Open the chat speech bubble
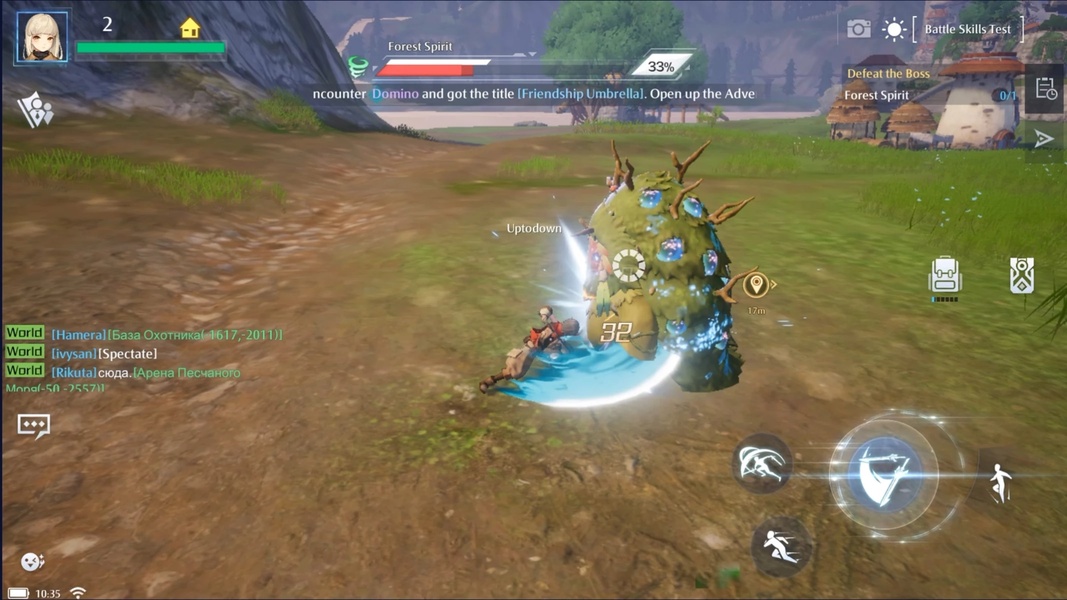1067x600 pixels. click(x=33, y=426)
